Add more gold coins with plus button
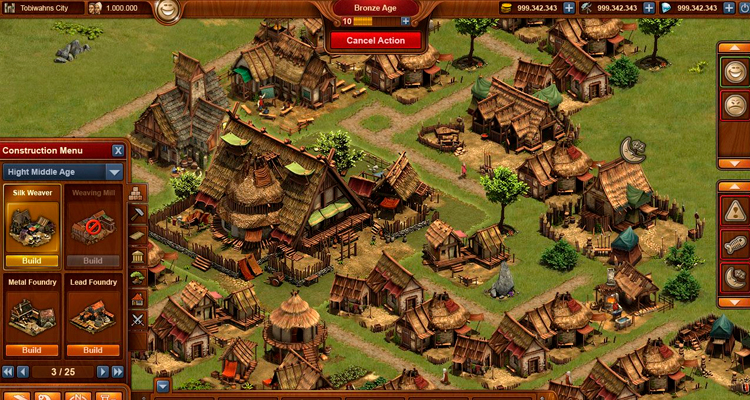The image size is (750, 400). click(568, 8)
